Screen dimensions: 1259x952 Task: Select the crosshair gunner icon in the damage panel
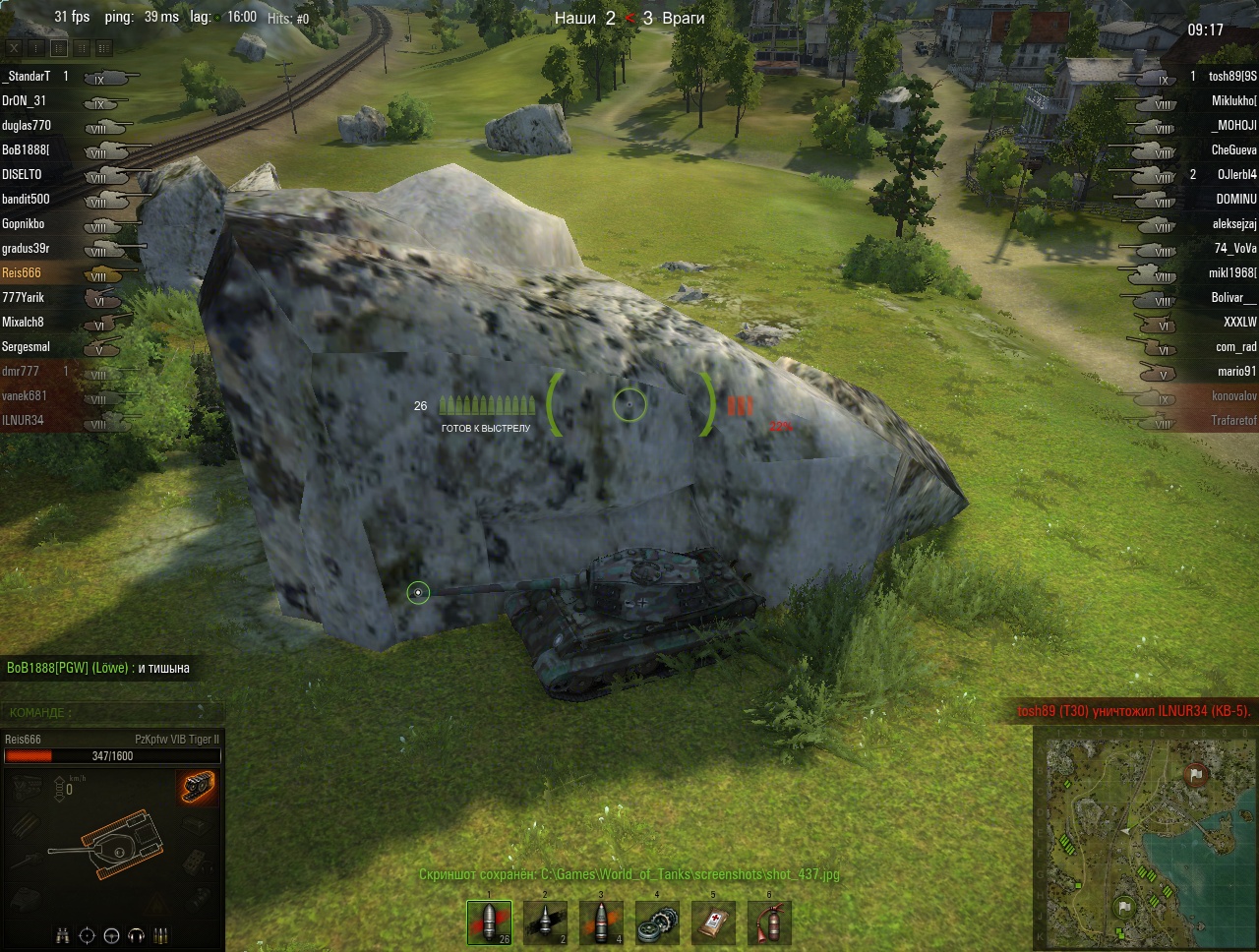tap(87, 933)
